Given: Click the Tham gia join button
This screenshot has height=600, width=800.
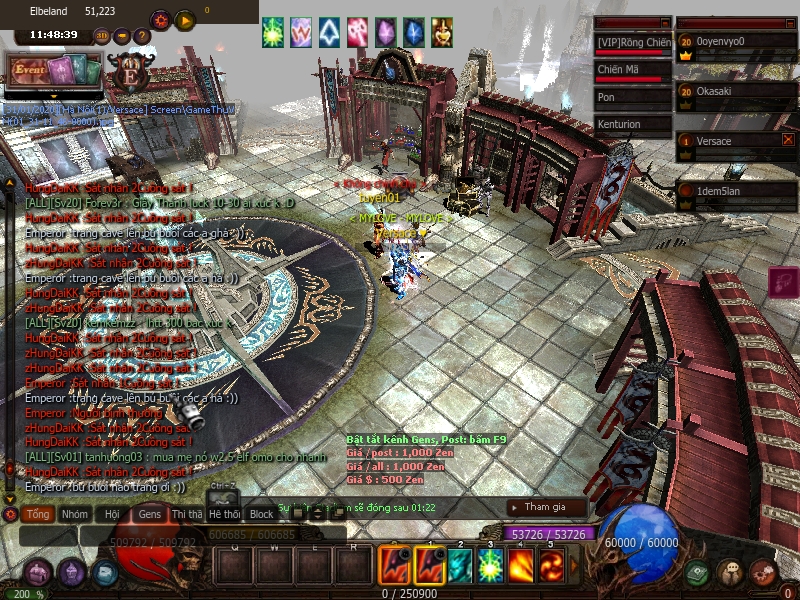Looking at the screenshot, I should tap(544, 507).
